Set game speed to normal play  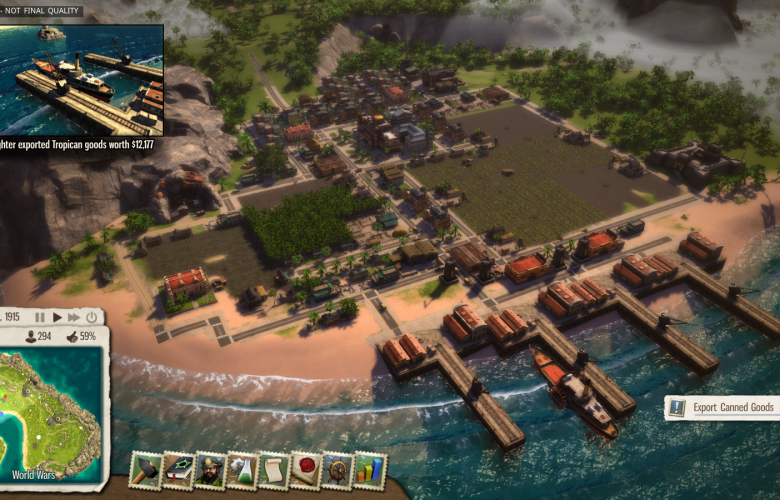click(x=57, y=317)
